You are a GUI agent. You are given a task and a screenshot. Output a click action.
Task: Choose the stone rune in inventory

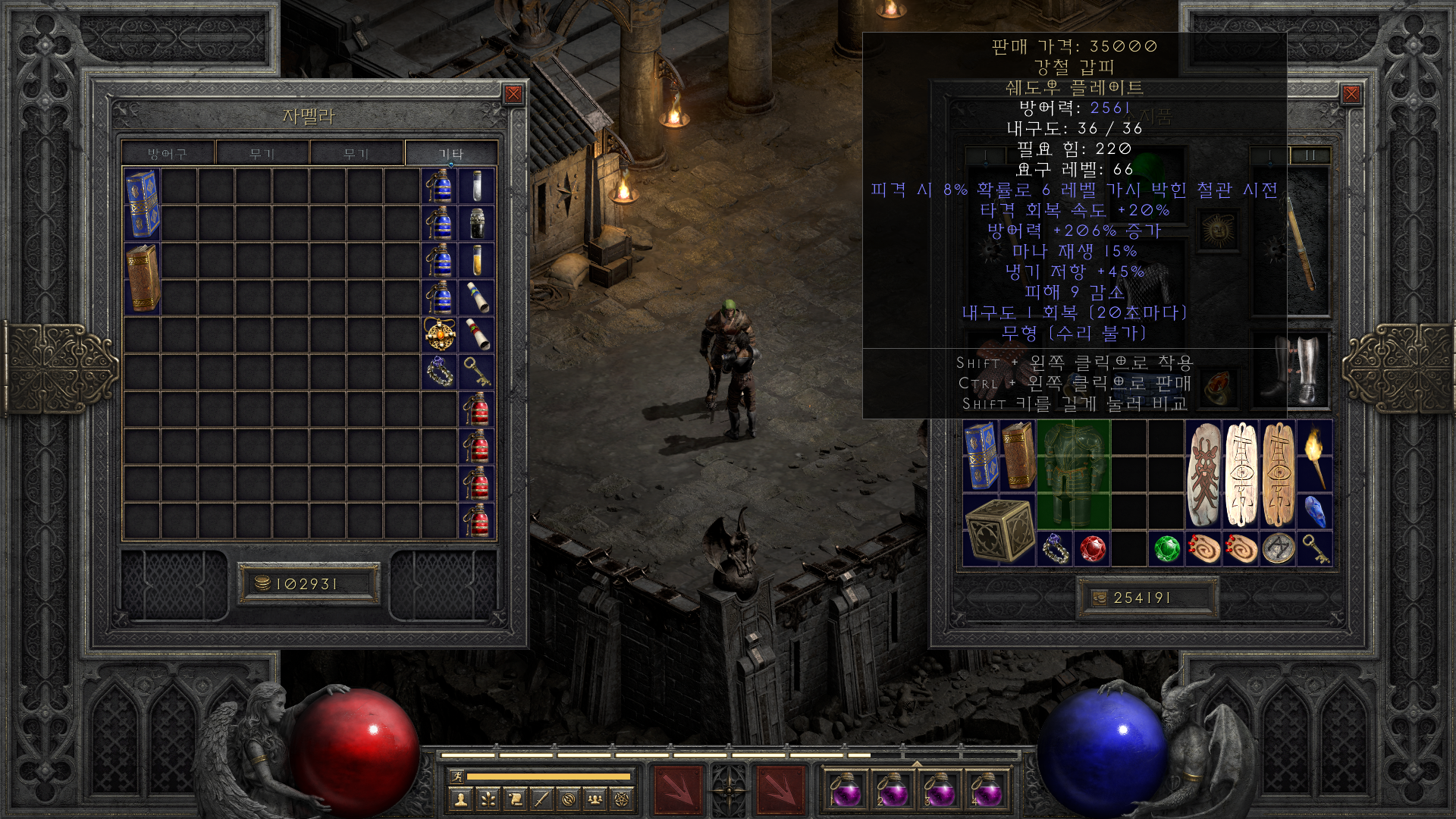pos(1278,548)
